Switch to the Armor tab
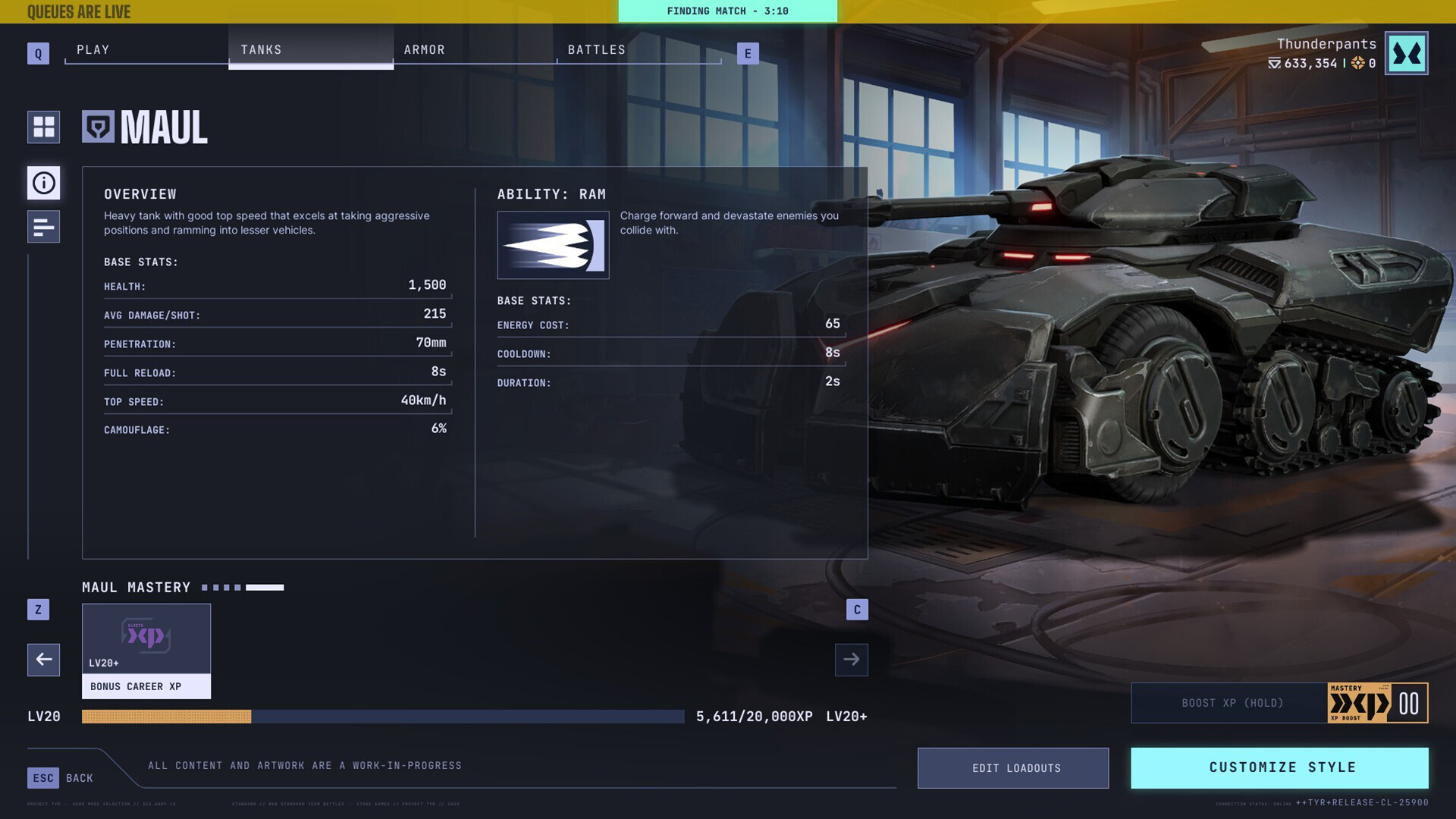This screenshot has height=819, width=1456. click(x=425, y=49)
